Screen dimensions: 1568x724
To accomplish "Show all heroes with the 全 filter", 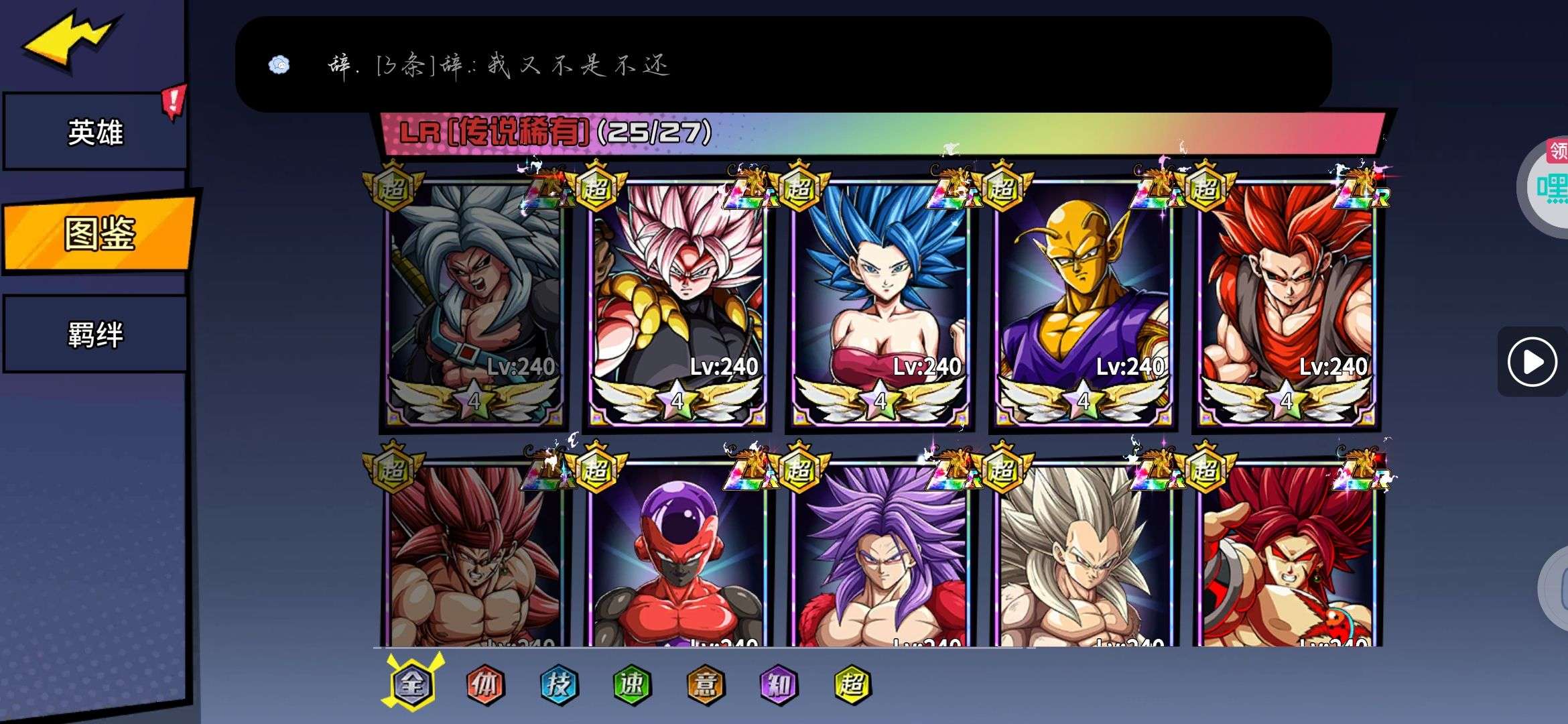I will click(x=412, y=684).
